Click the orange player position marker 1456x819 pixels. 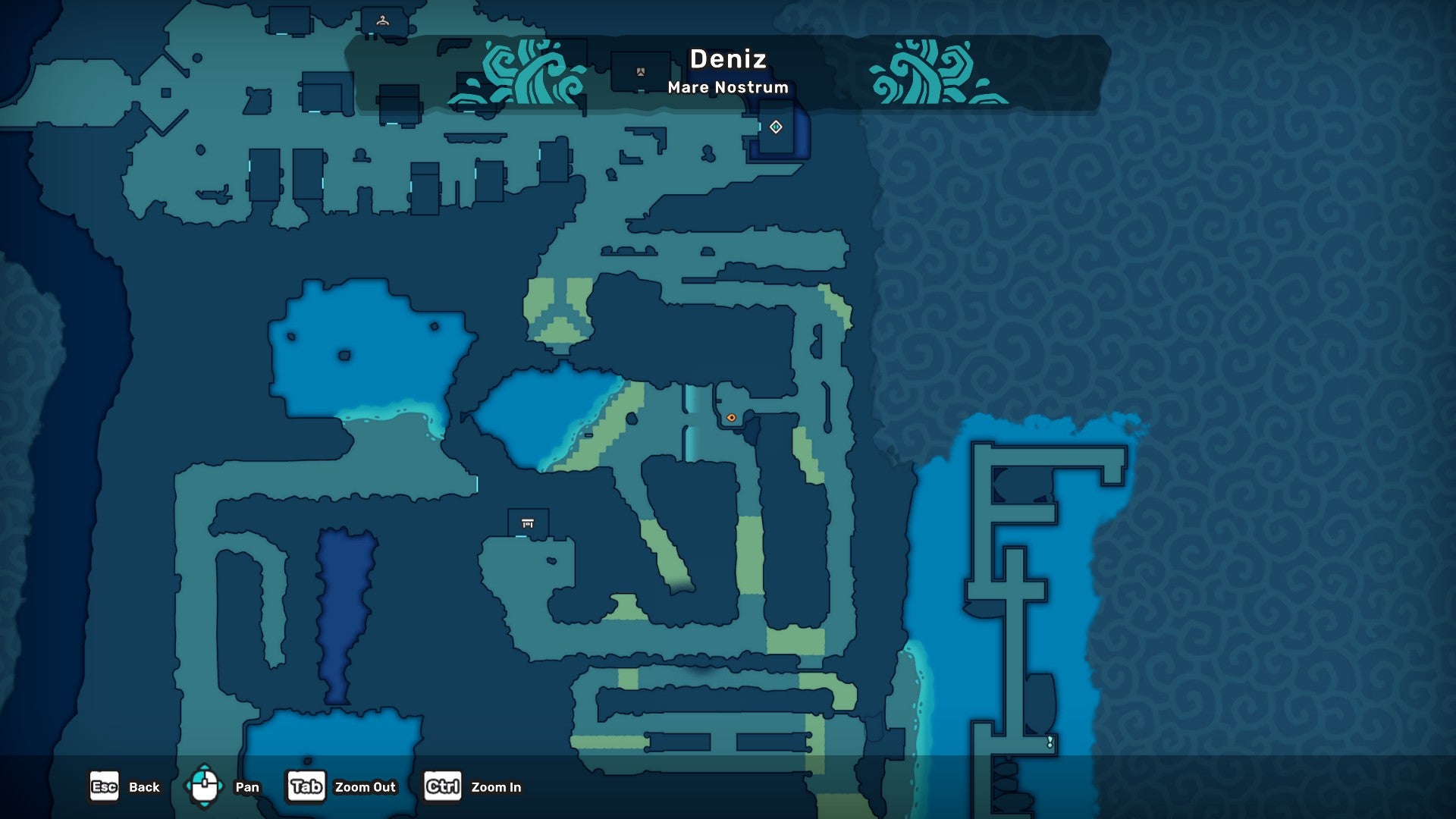(732, 417)
